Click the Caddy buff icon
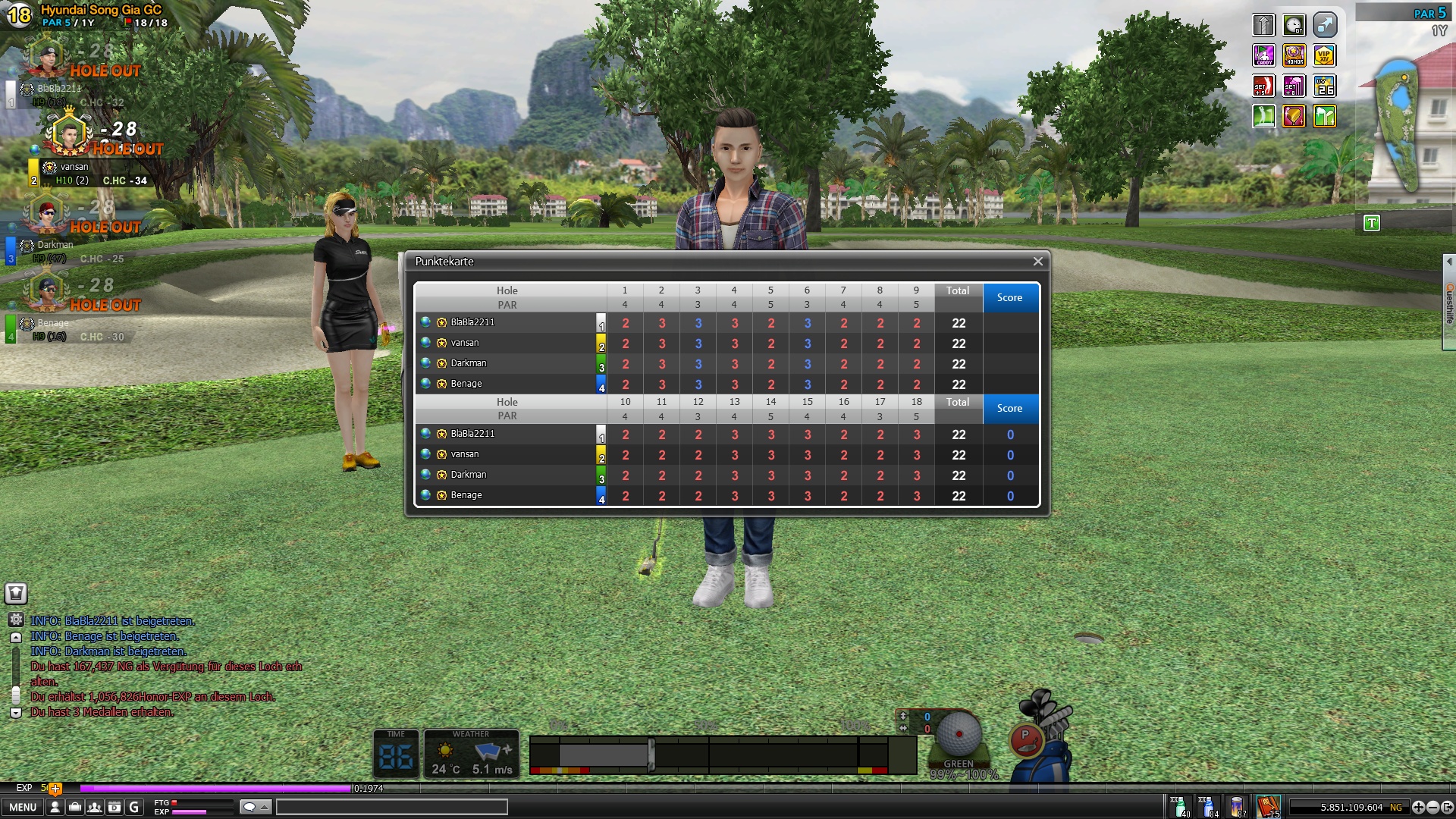The height and width of the screenshot is (819, 1456). coord(1263,55)
